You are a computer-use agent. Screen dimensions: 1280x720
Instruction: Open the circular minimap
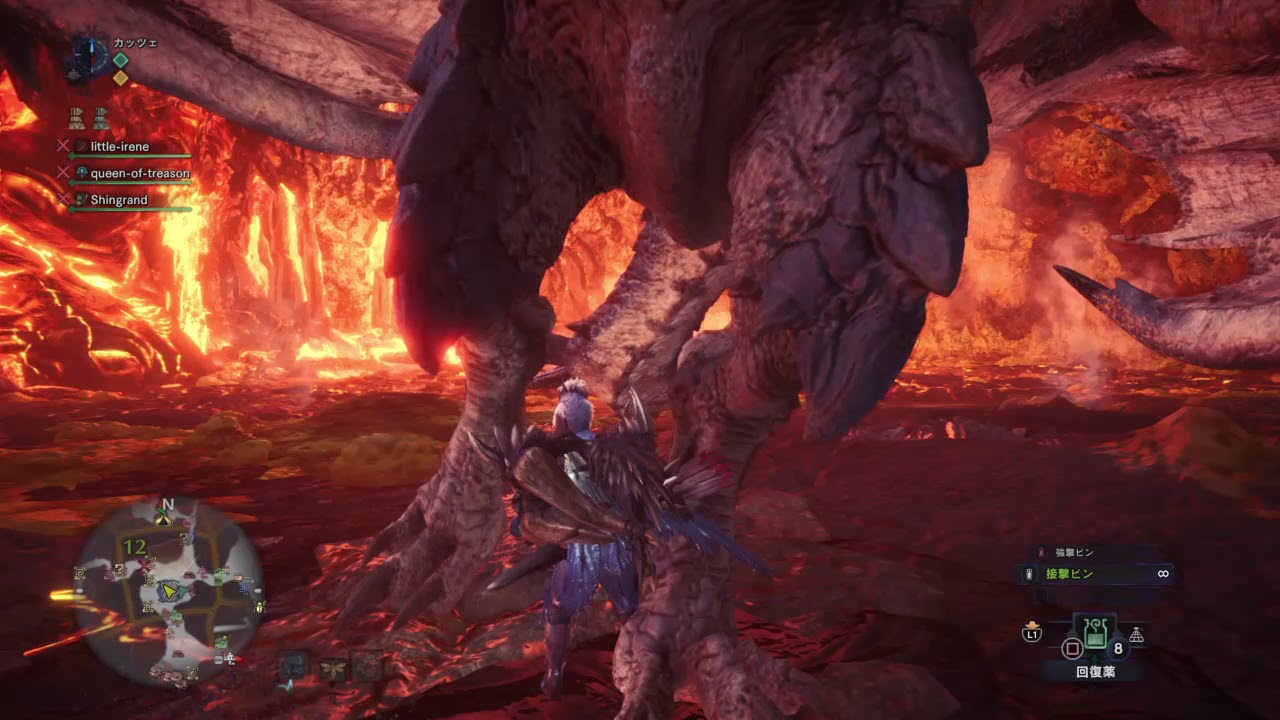(170, 592)
